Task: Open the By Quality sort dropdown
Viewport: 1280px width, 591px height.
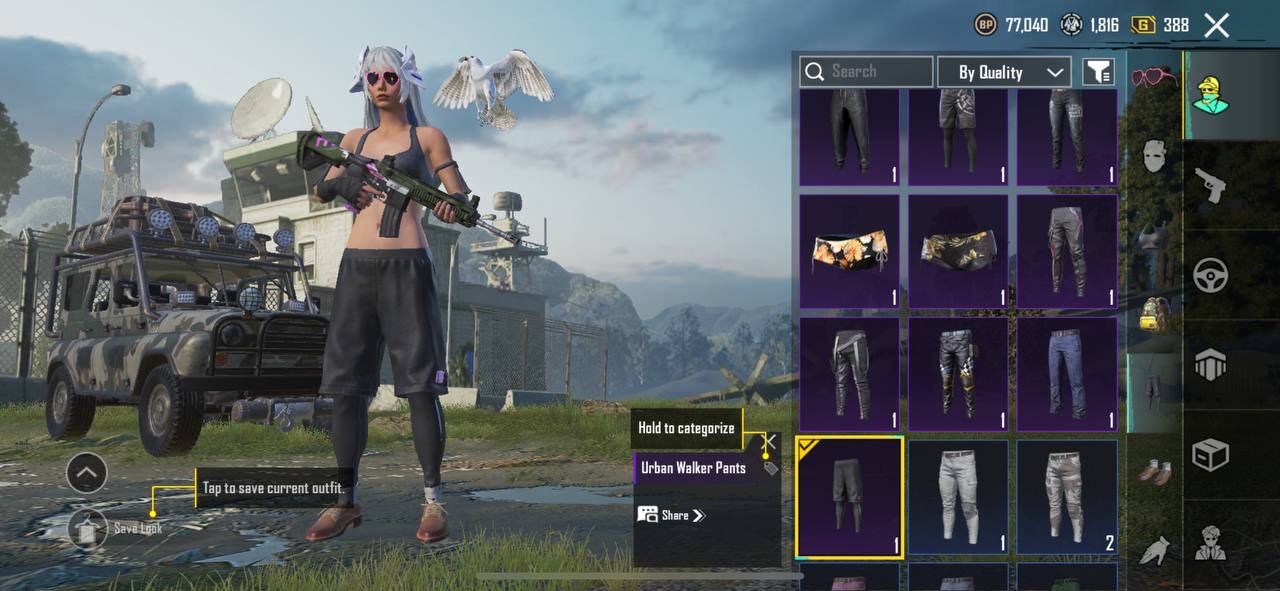Action: tap(1004, 72)
